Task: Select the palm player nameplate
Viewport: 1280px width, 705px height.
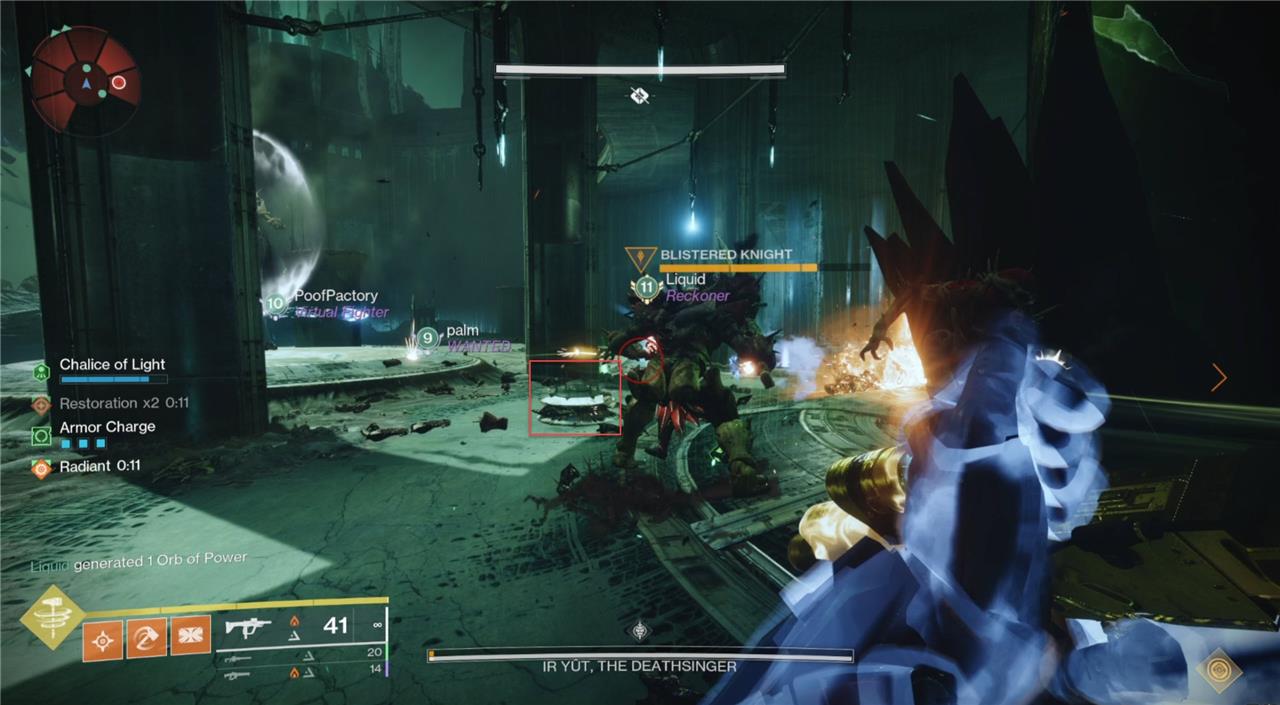Action: coord(462,330)
